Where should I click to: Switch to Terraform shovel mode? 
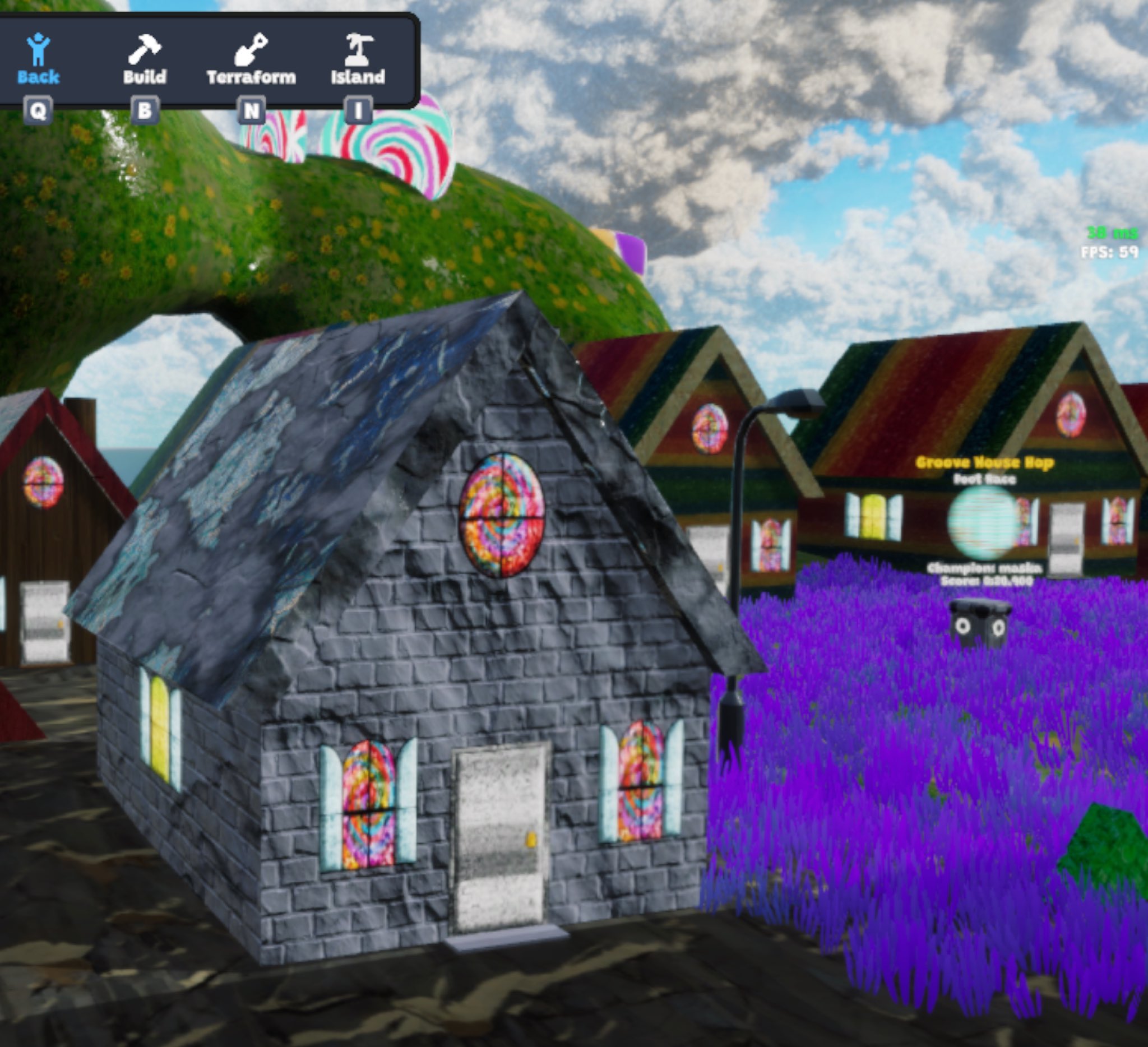tap(251, 59)
